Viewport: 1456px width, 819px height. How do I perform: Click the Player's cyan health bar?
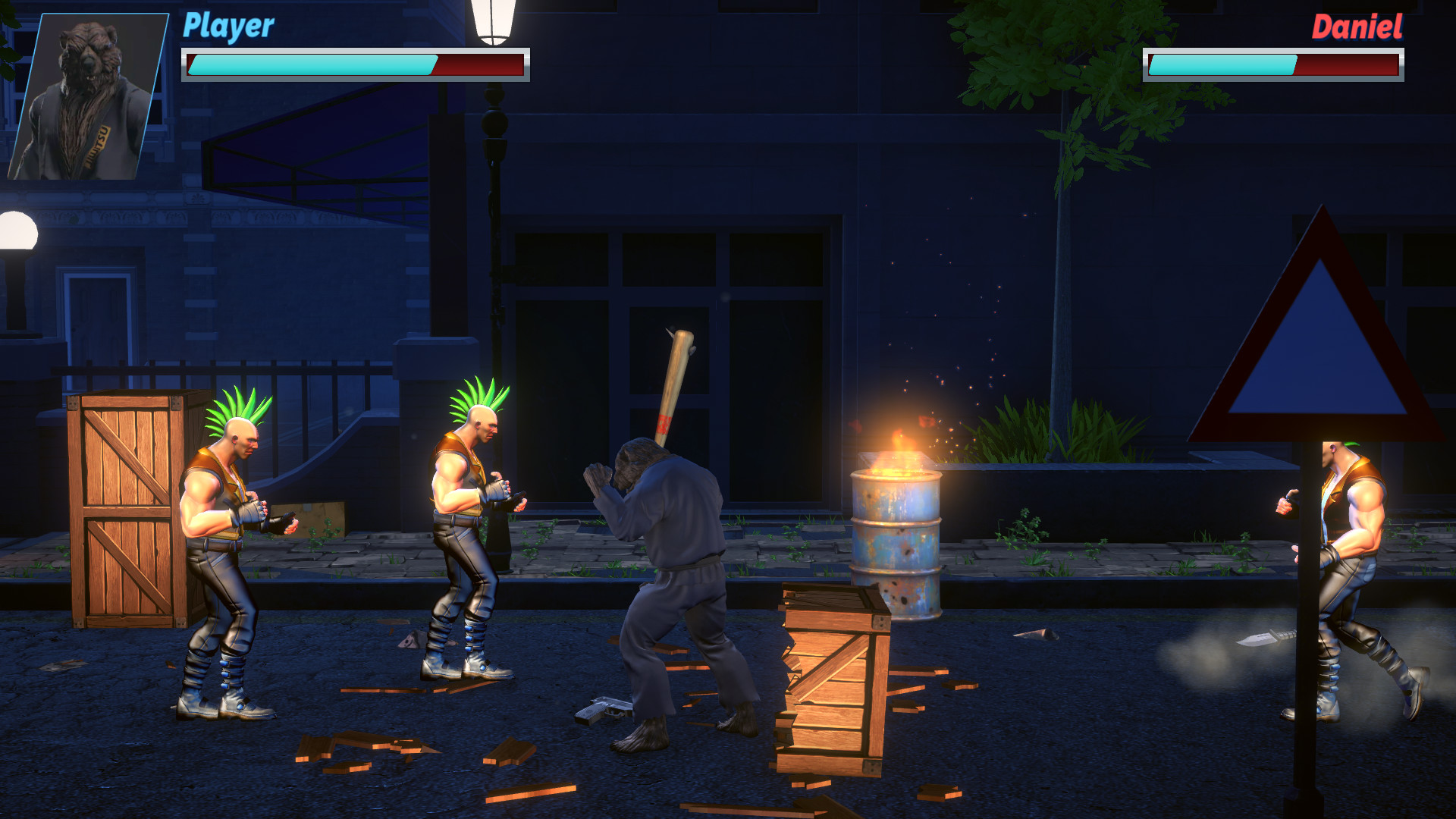tap(311, 65)
